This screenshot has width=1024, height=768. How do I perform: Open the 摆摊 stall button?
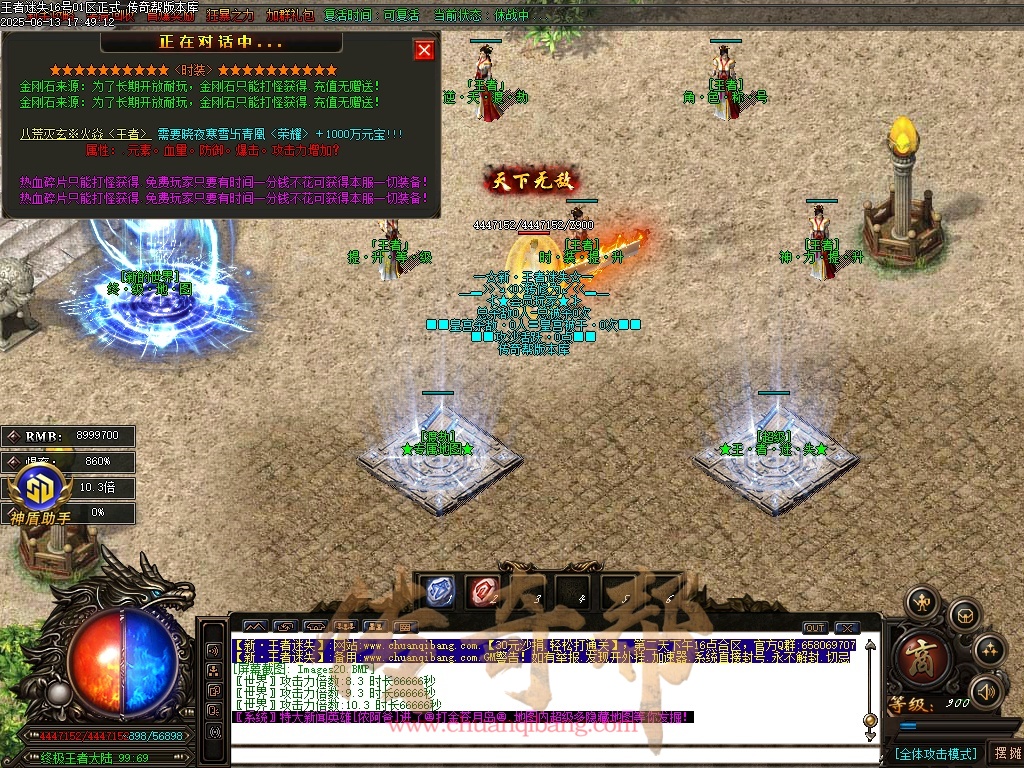(x=1005, y=753)
